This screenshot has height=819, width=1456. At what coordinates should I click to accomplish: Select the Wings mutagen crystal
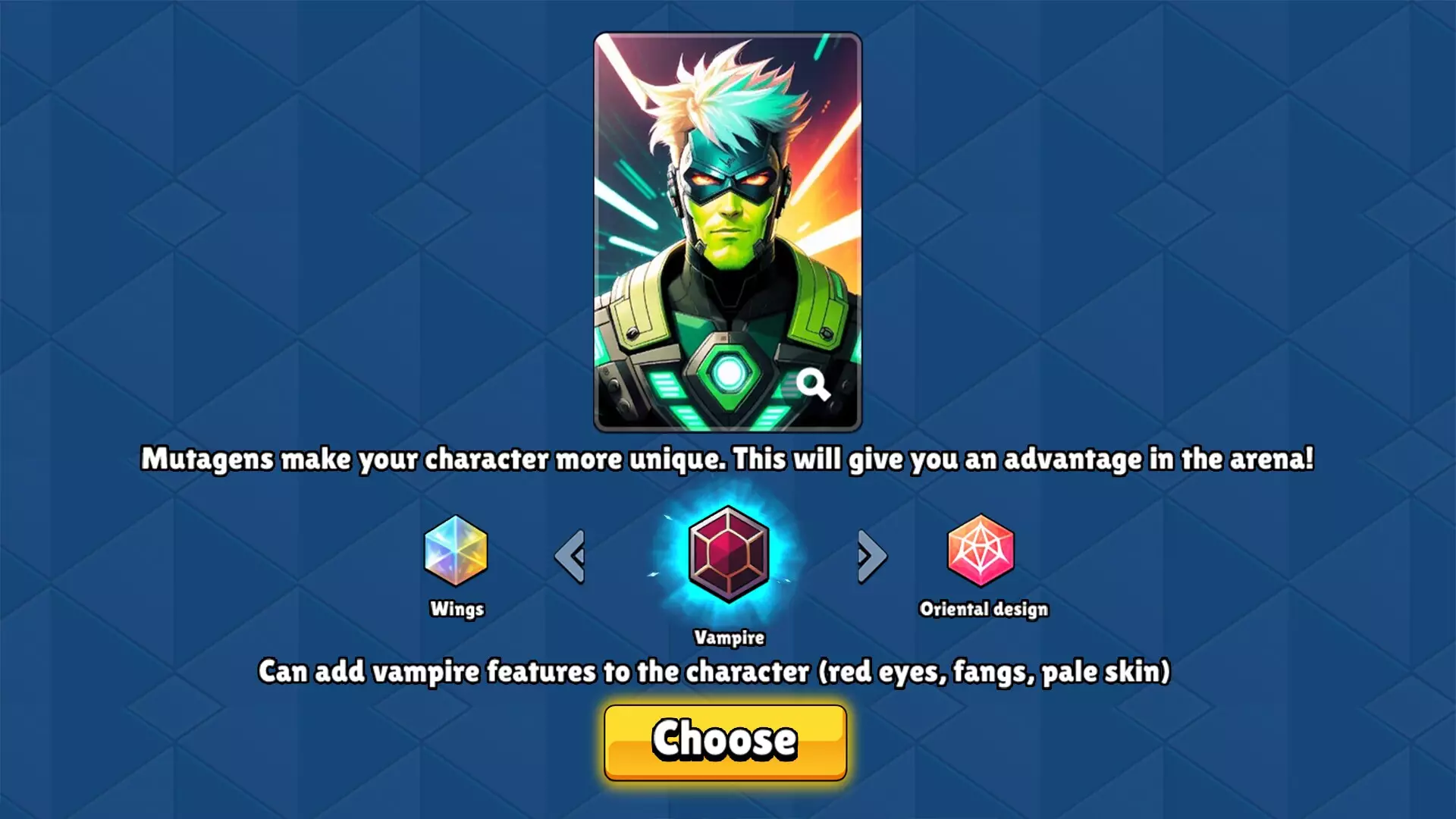[x=455, y=551]
